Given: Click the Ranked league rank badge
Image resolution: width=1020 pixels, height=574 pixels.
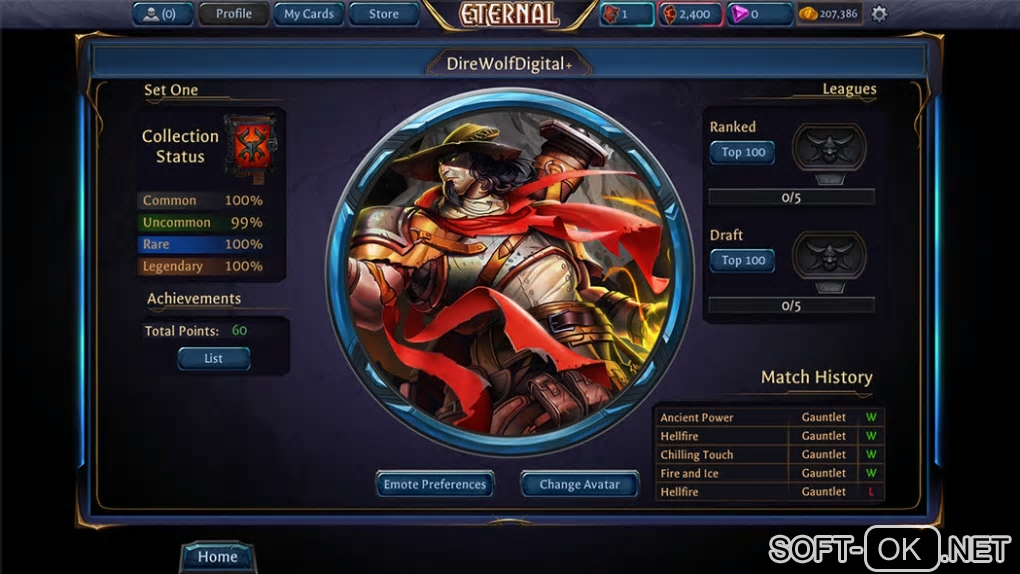Looking at the screenshot, I should click(829, 150).
